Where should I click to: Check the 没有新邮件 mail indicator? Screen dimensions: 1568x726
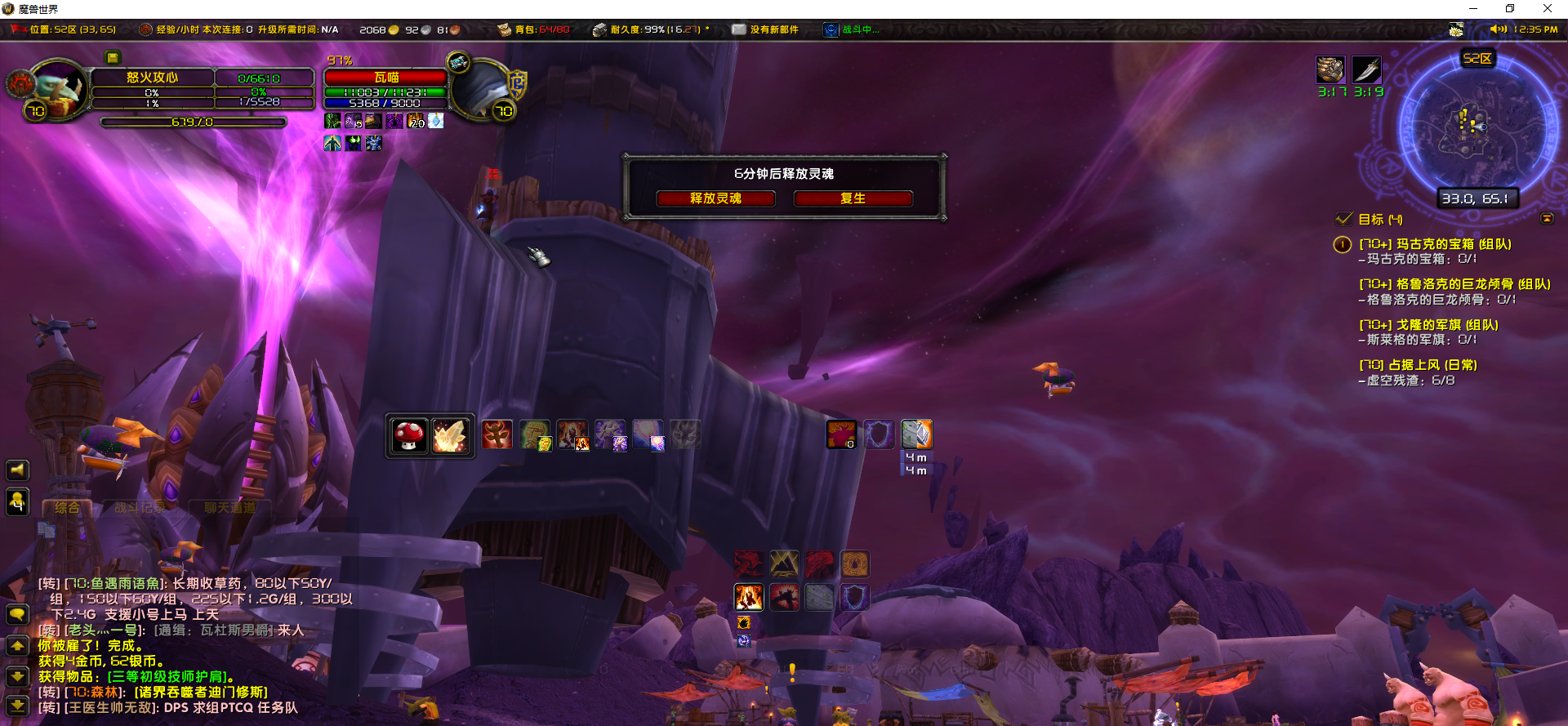tap(766, 29)
